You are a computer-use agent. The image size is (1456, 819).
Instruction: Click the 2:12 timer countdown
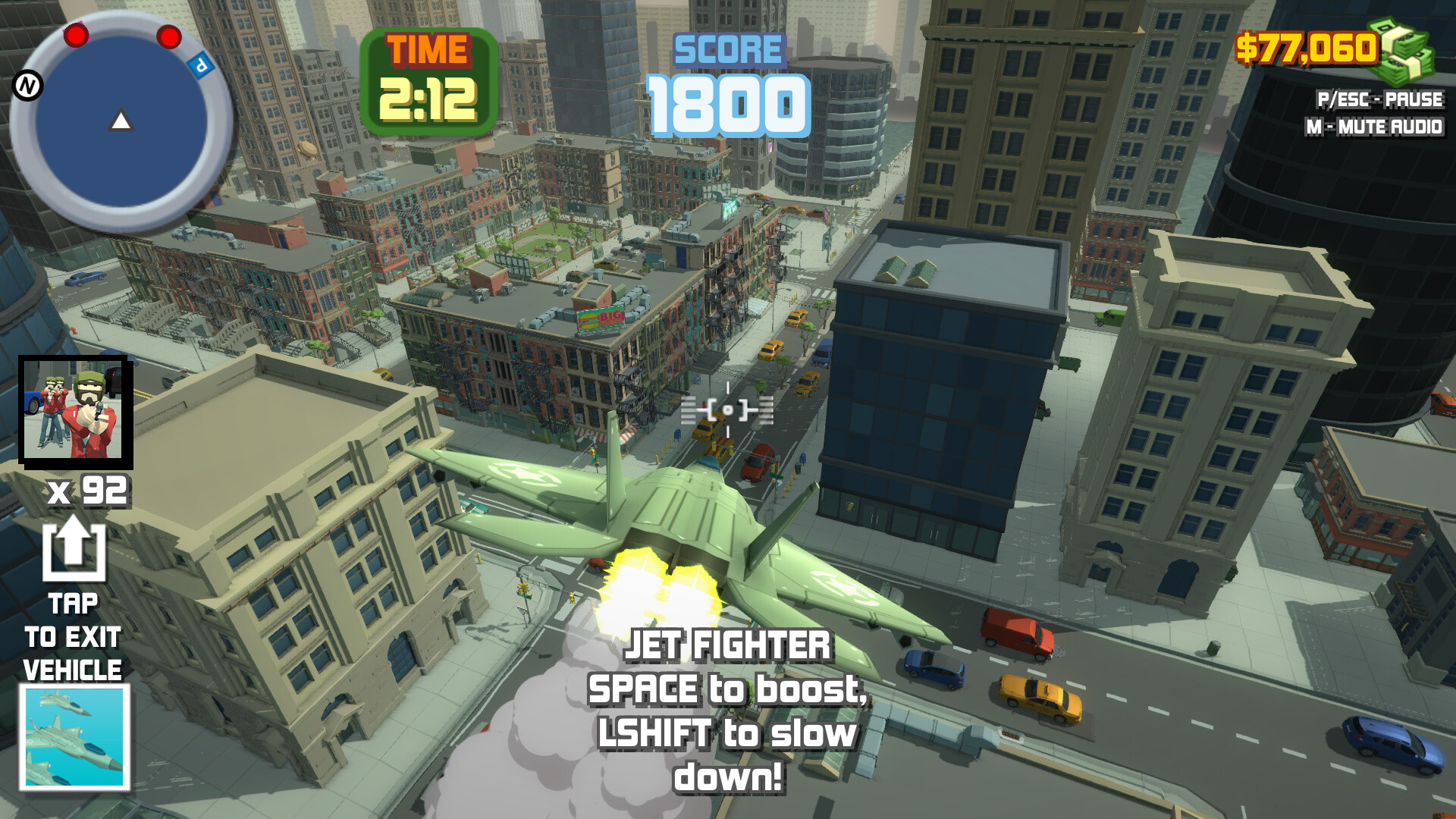(429, 100)
